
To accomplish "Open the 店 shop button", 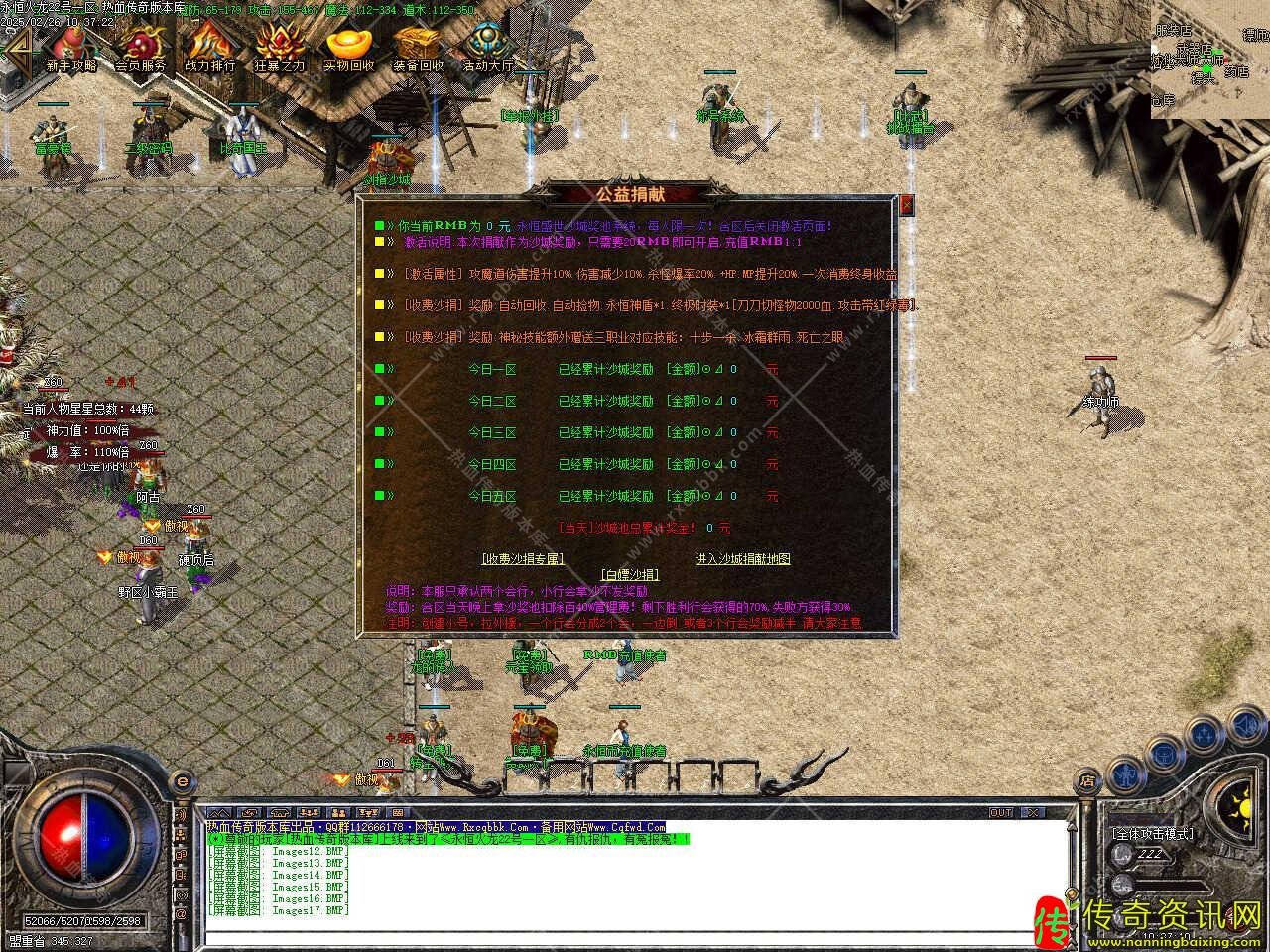I will coord(1087,779).
